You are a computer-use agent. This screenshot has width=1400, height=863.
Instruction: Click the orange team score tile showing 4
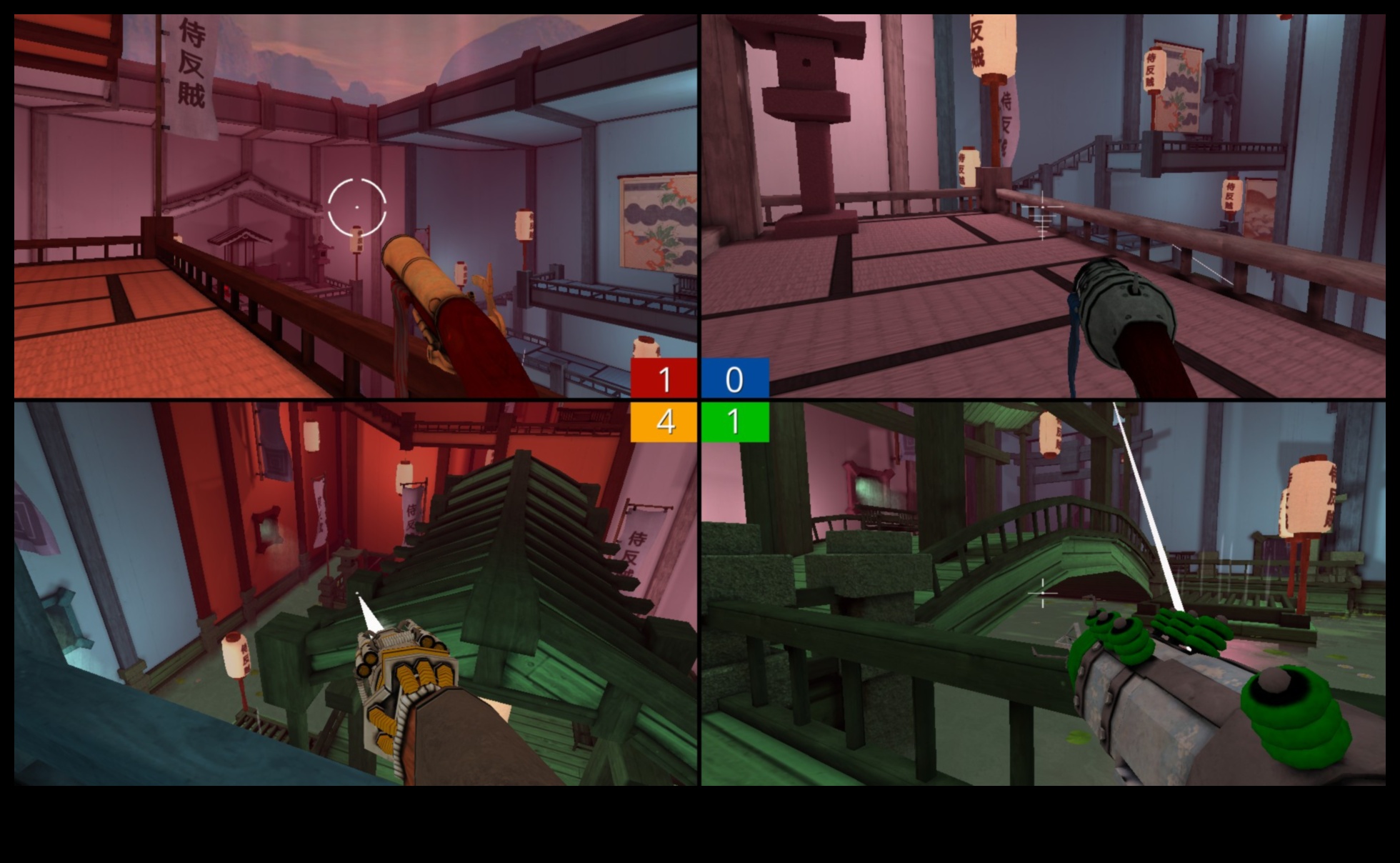pos(664,422)
